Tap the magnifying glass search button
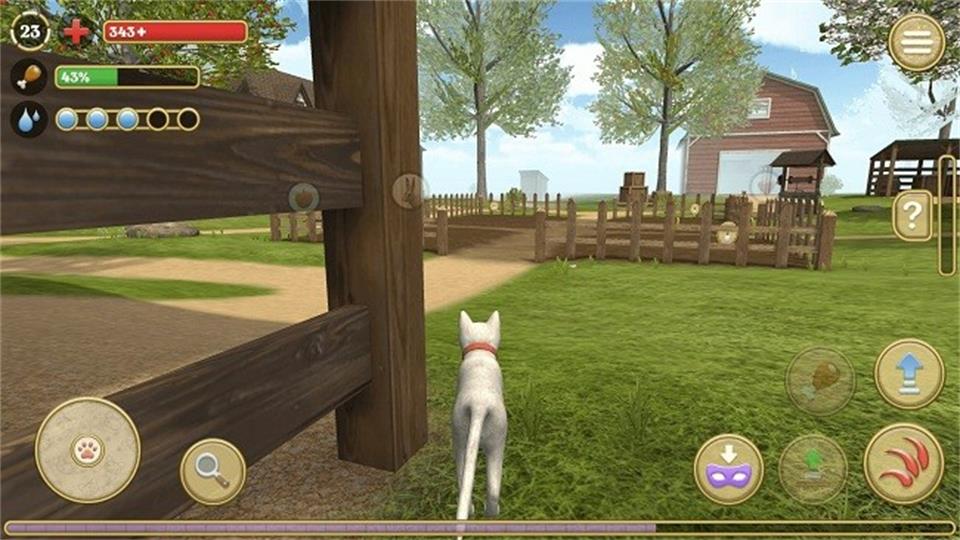Viewport: 960px width, 540px height. coord(213,471)
